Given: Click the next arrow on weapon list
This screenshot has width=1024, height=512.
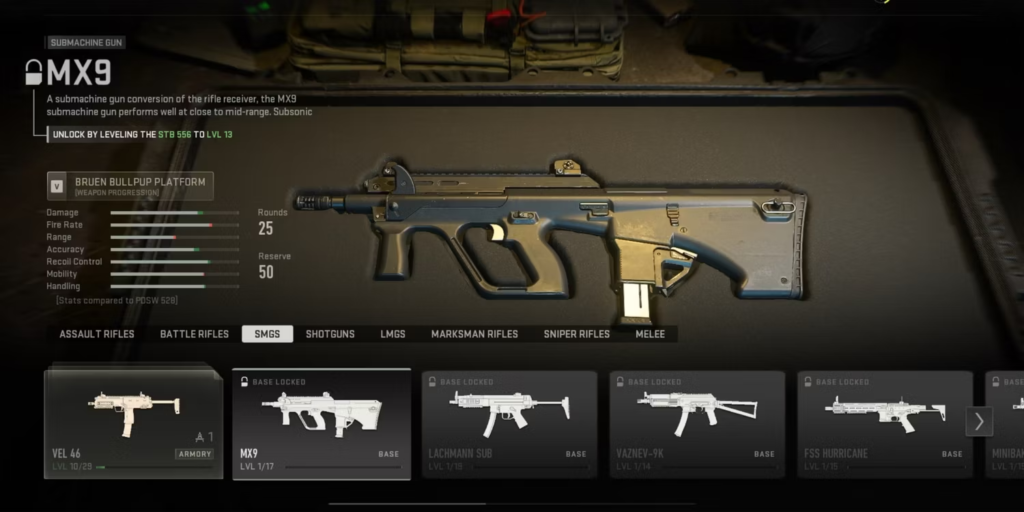Looking at the screenshot, I should tap(979, 421).
